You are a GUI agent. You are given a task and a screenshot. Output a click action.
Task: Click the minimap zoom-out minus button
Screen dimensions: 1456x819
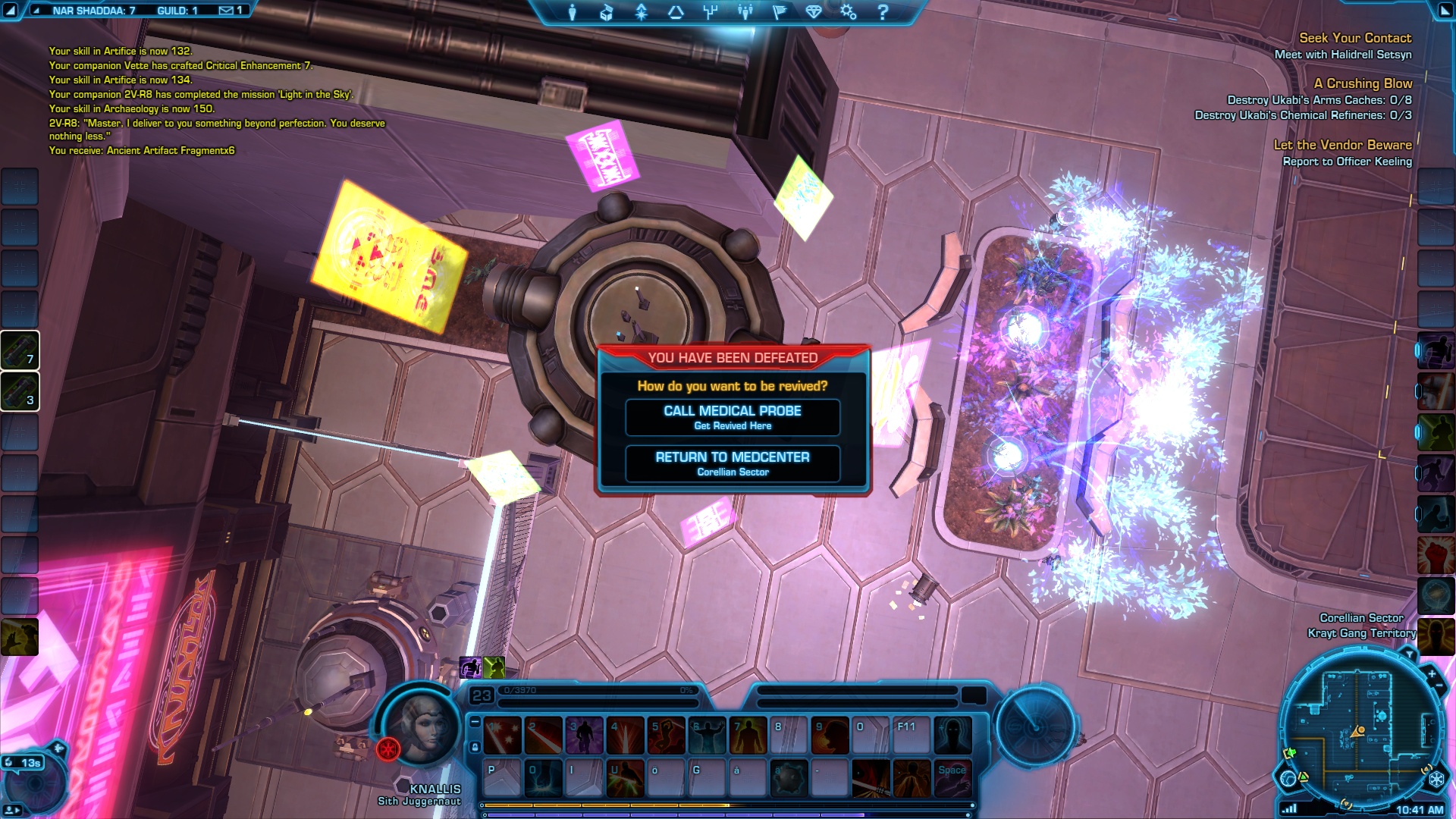click(x=1439, y=686)
